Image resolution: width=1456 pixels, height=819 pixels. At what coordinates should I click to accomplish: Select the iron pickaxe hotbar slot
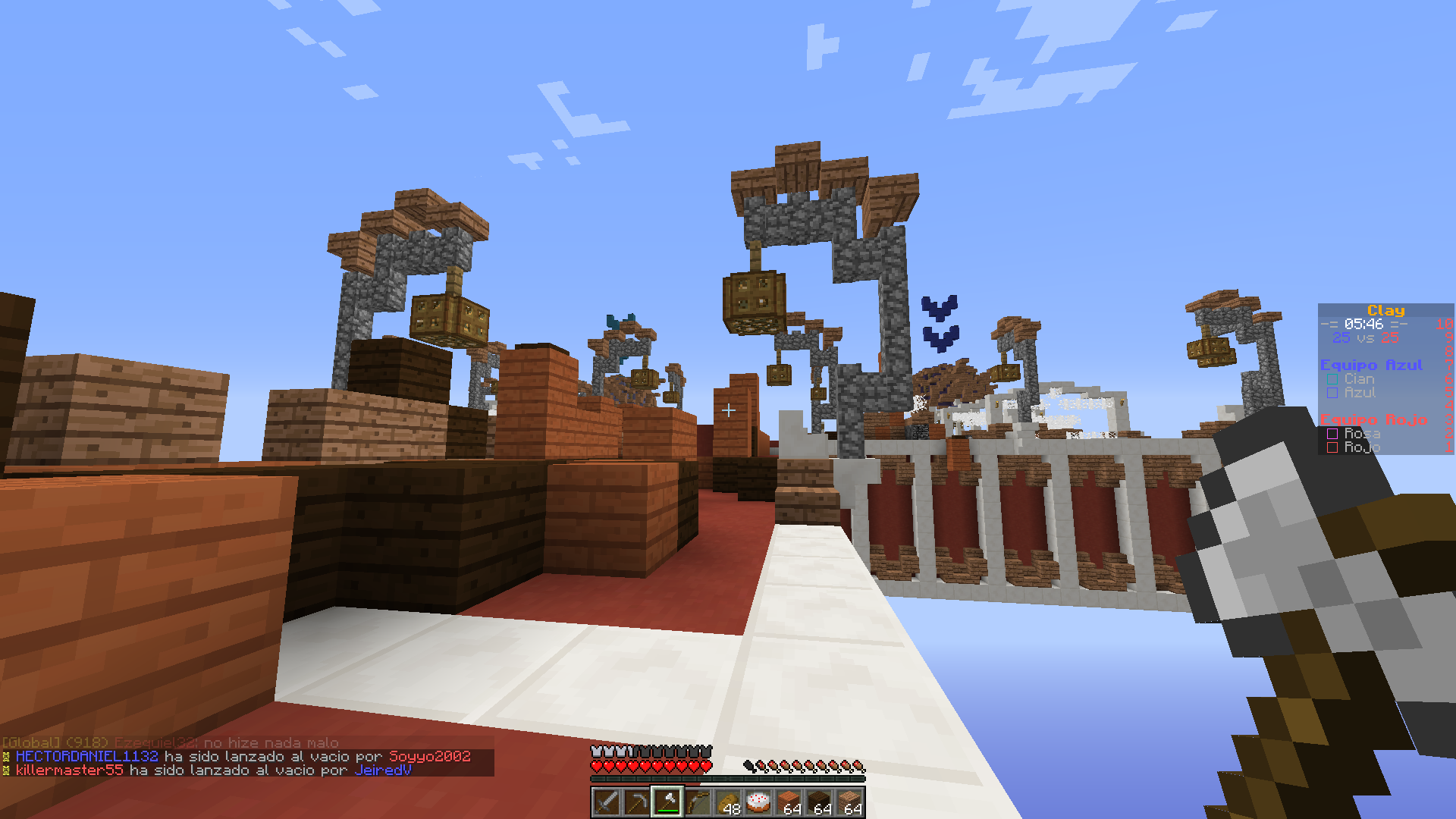[637, 802]
